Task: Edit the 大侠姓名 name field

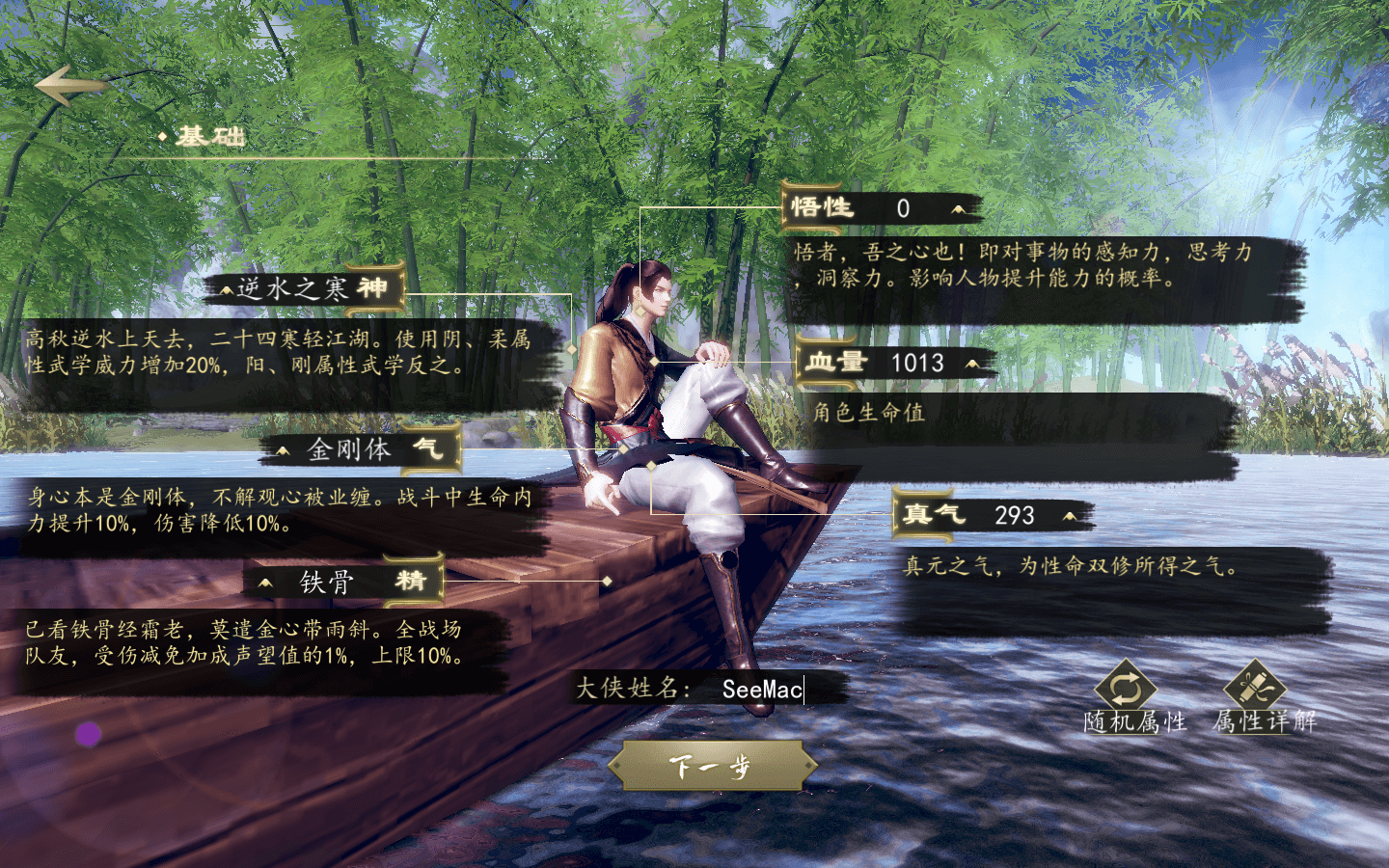Action: coord(762,689)
